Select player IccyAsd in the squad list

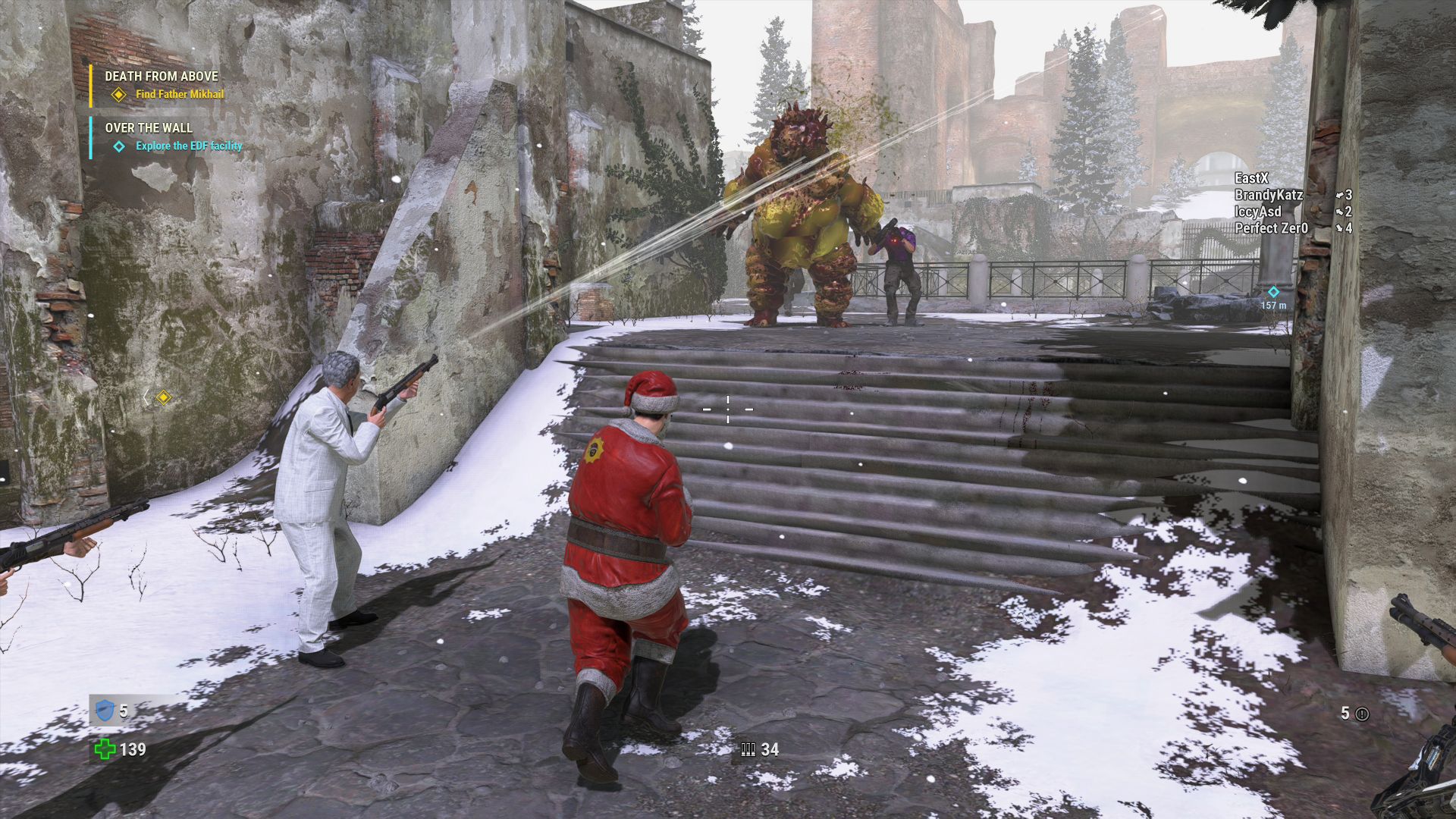coord(1257,212)
